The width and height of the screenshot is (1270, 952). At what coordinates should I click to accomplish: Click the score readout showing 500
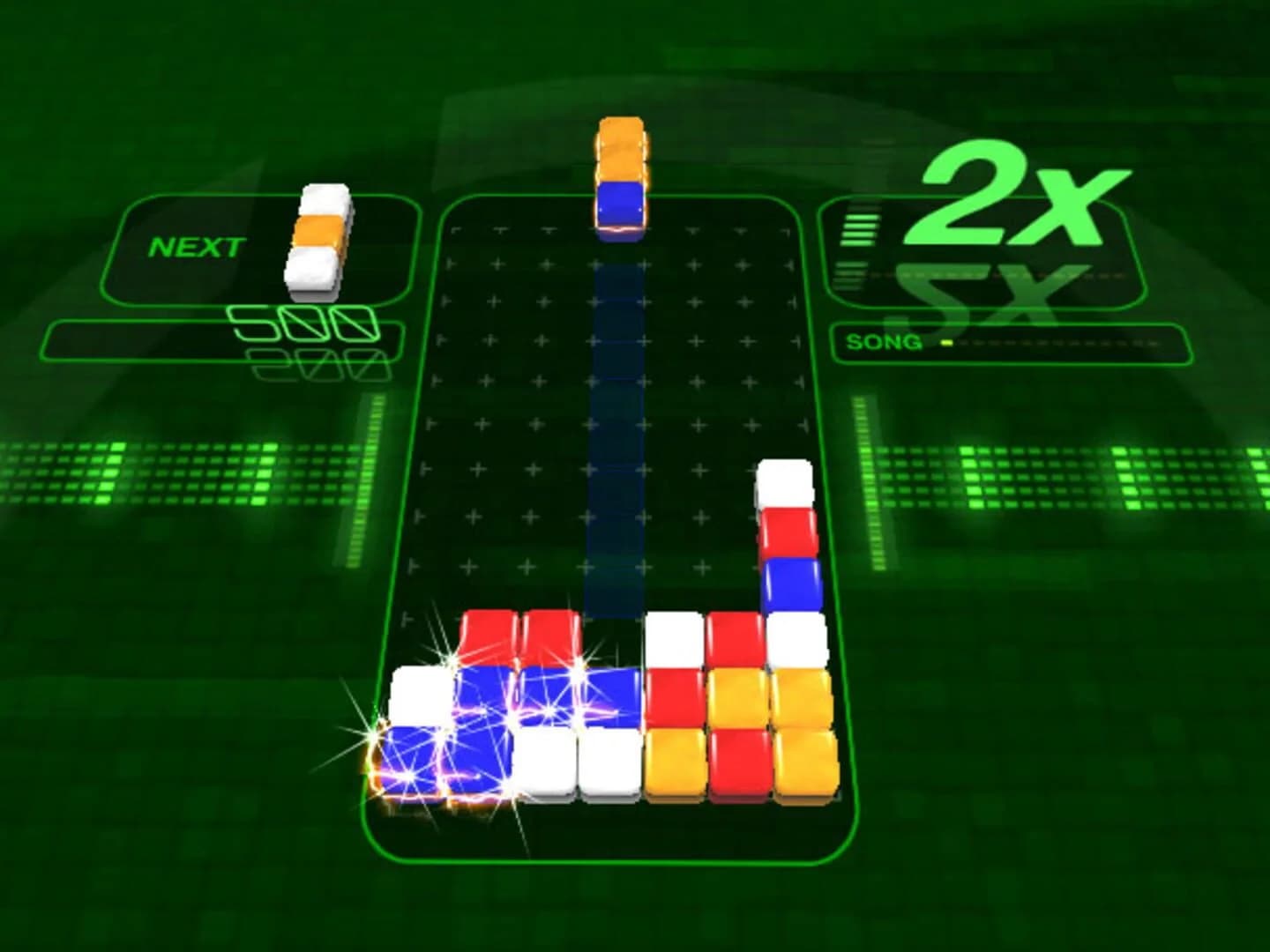(x=304, y=324)
